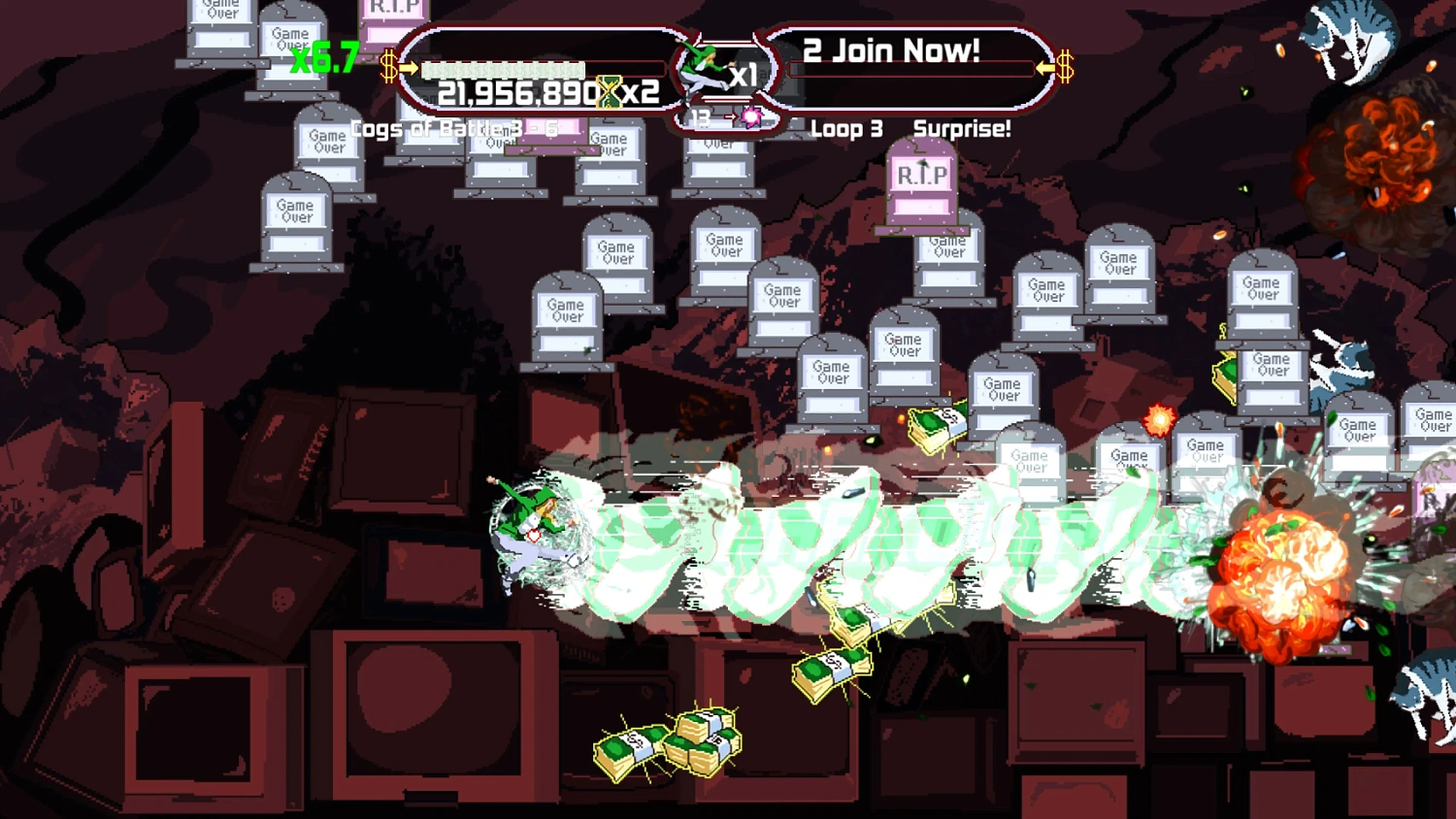
Task: Click the 21,956,890 score readout
Action: click(x=516, y=93)
